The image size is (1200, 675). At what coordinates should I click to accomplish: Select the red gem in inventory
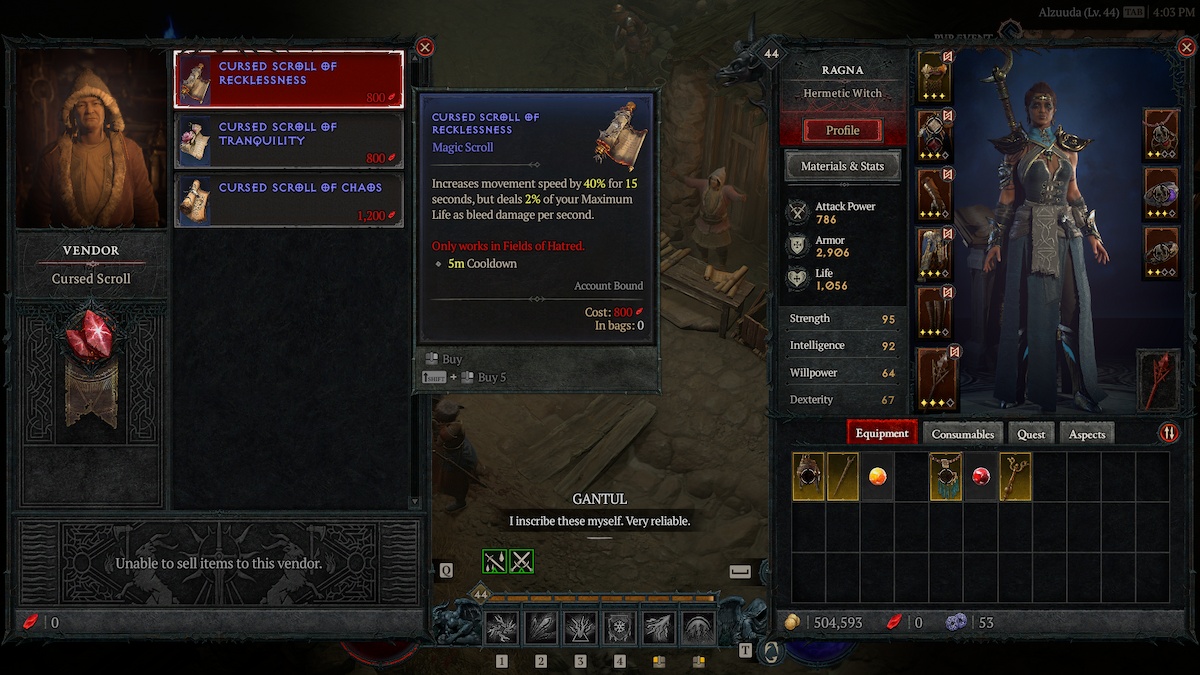click(x=981, y=477)
